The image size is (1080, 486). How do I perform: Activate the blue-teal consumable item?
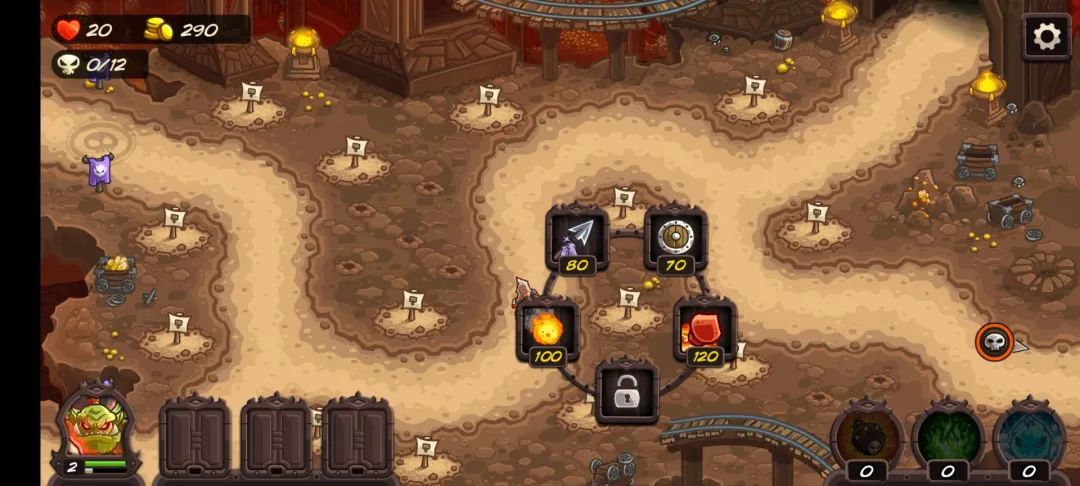coord(1029,436)
